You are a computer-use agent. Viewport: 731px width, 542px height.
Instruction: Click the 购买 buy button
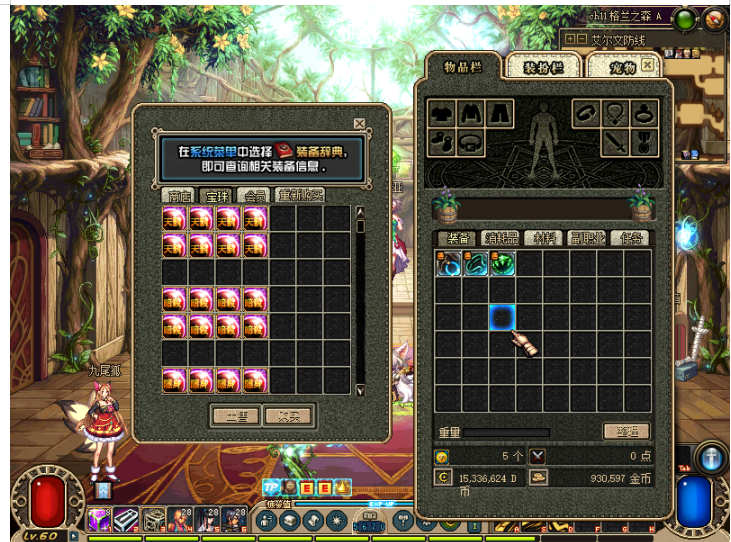[289, 414]
